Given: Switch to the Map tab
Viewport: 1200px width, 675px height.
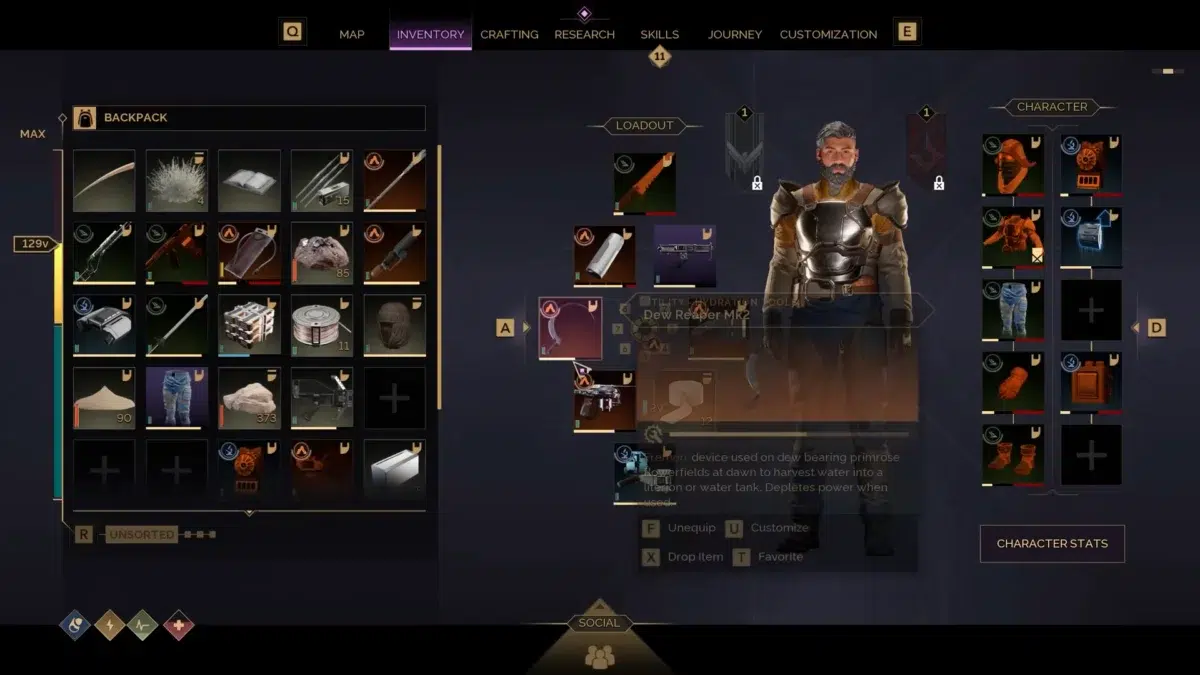Looking at the screenshot, I should tap(352, 34).
